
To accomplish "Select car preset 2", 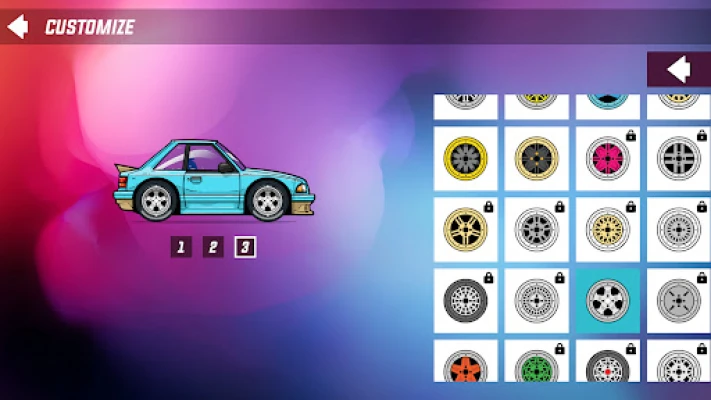I will pos(213,247).
